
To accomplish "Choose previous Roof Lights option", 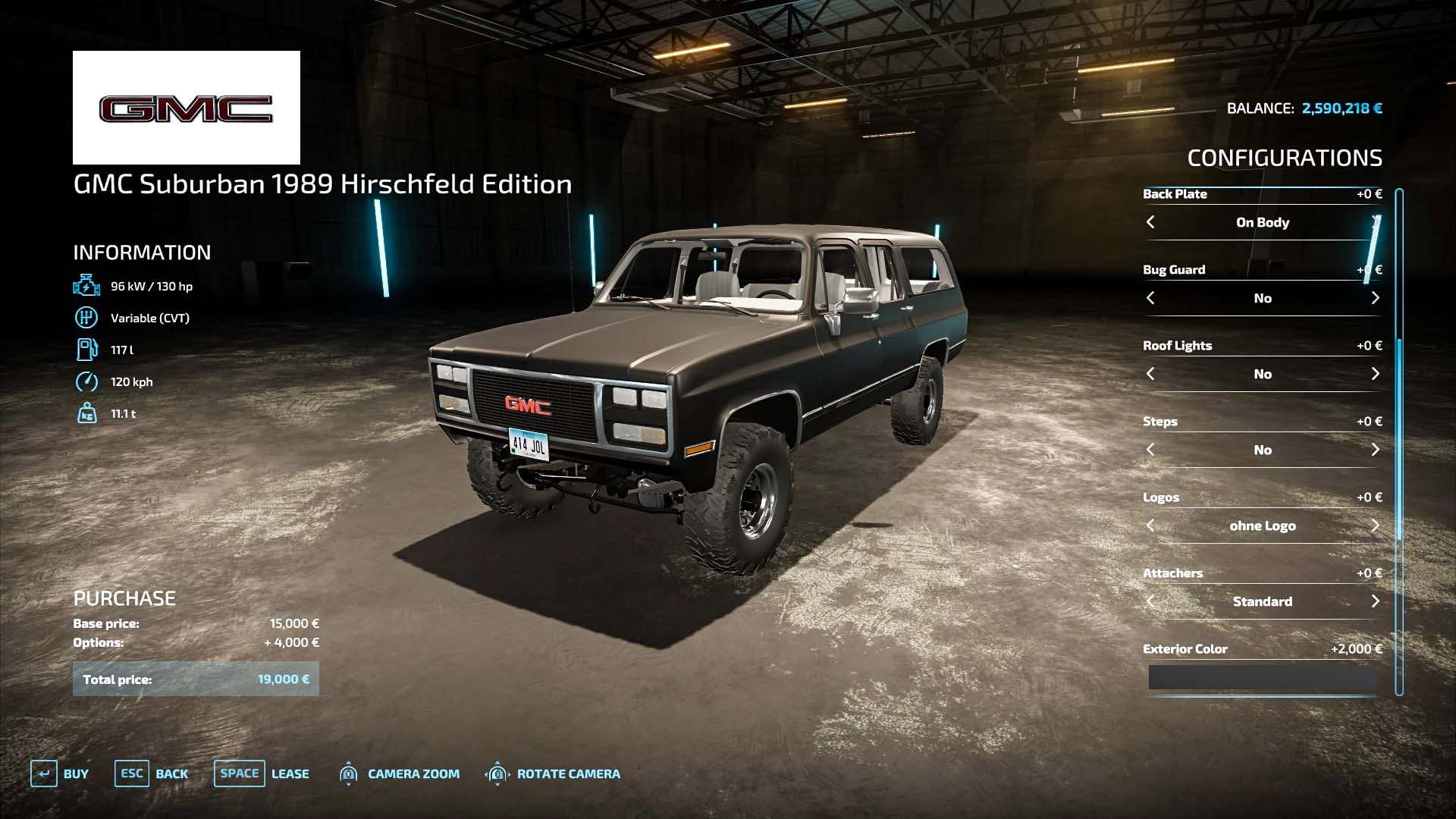I will 1150,374.
